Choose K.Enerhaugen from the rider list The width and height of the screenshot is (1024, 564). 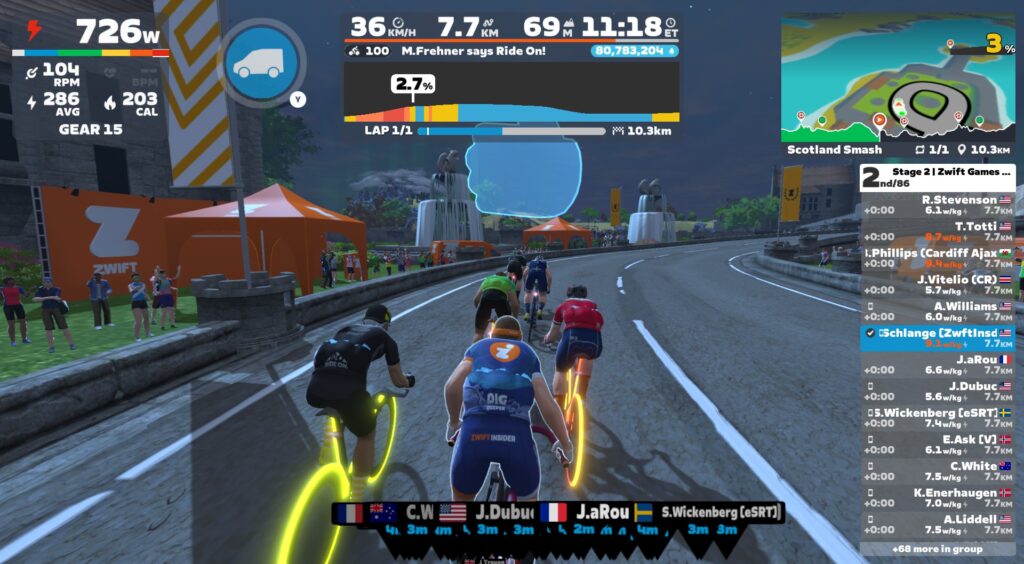(938, 497)
